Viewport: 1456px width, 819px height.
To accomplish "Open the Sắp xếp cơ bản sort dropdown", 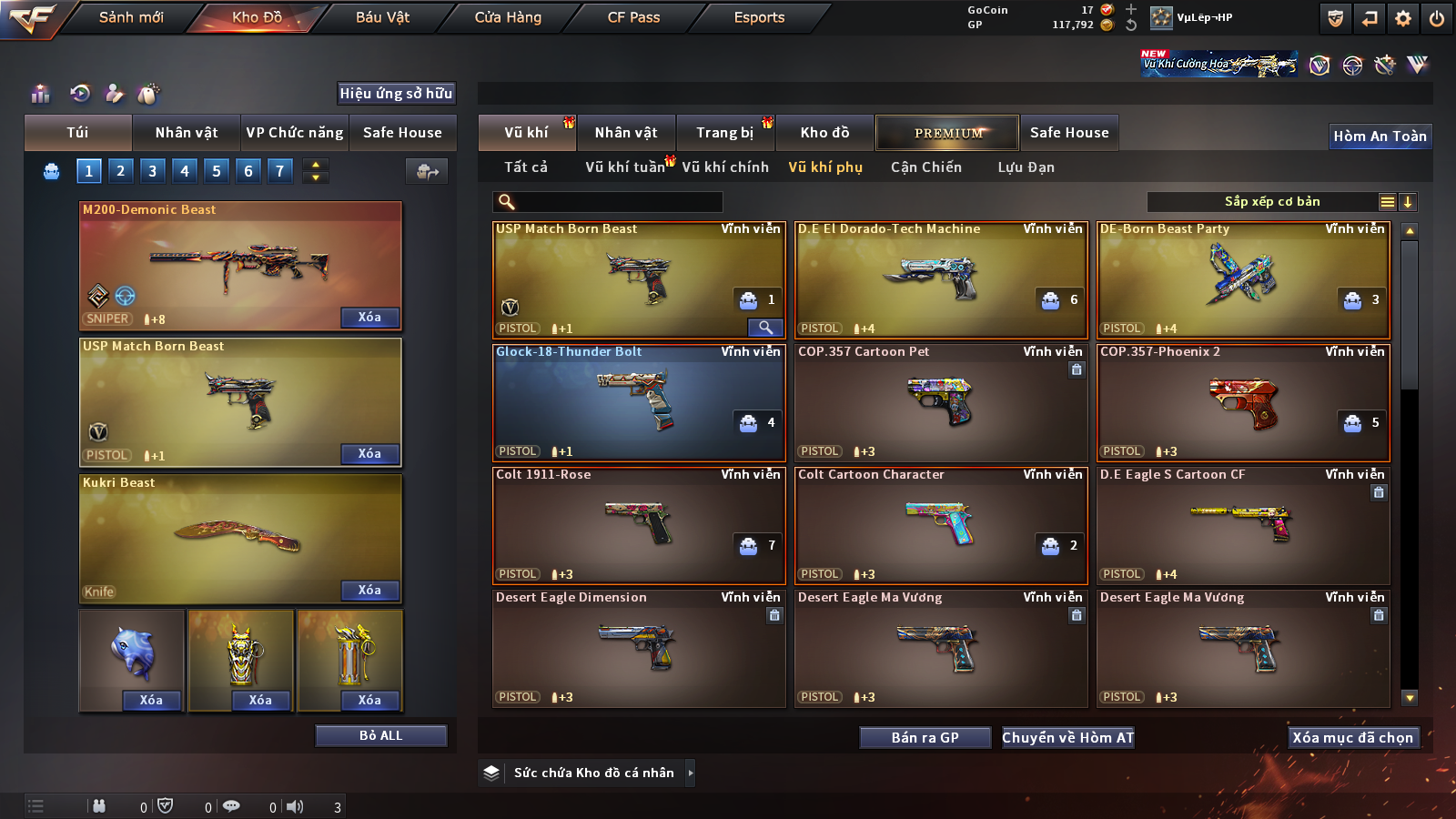I will pos(1271,202).
